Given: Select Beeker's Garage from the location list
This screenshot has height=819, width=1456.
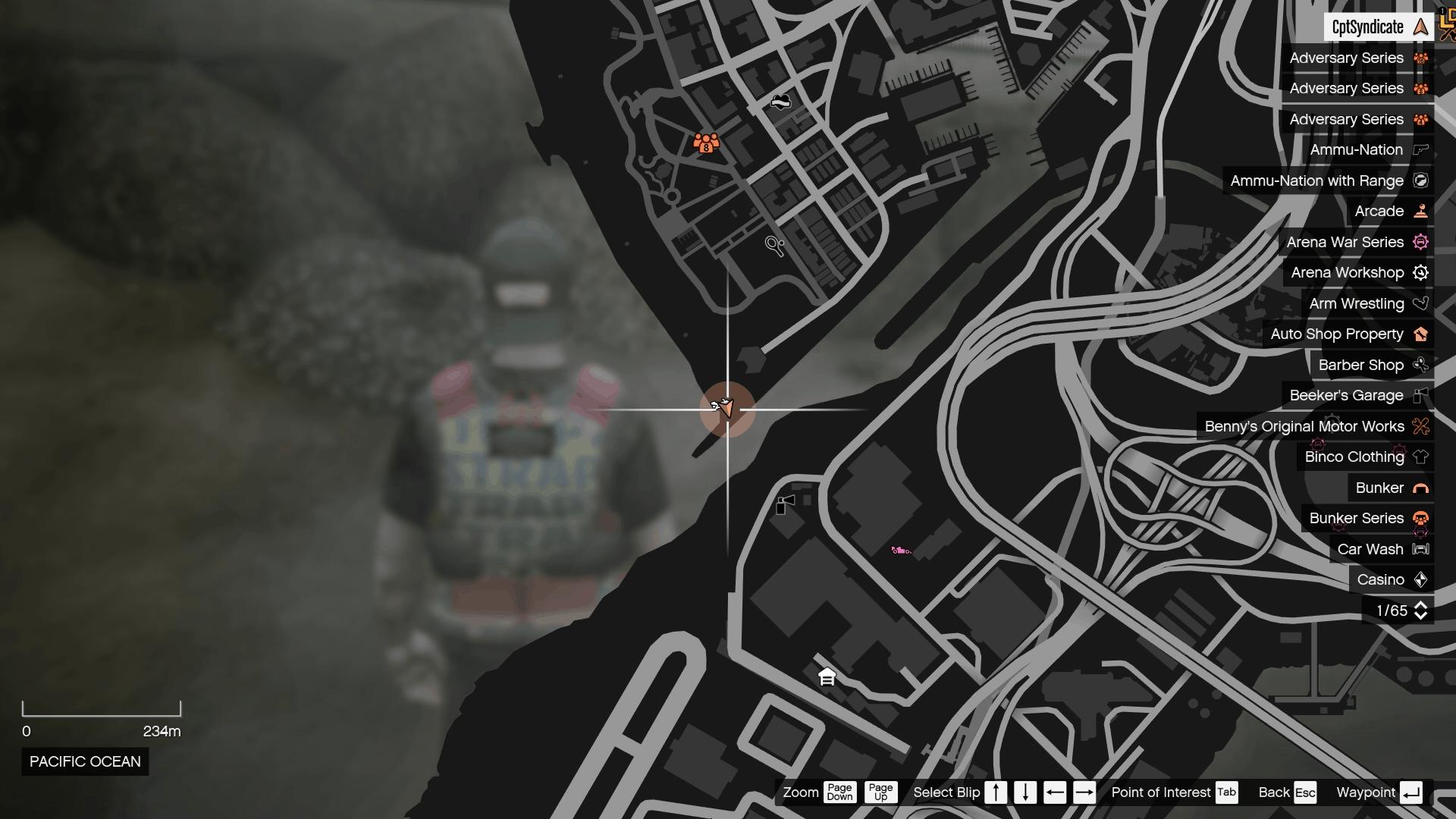Looking at the screenshot, I should click(1346, 395).
